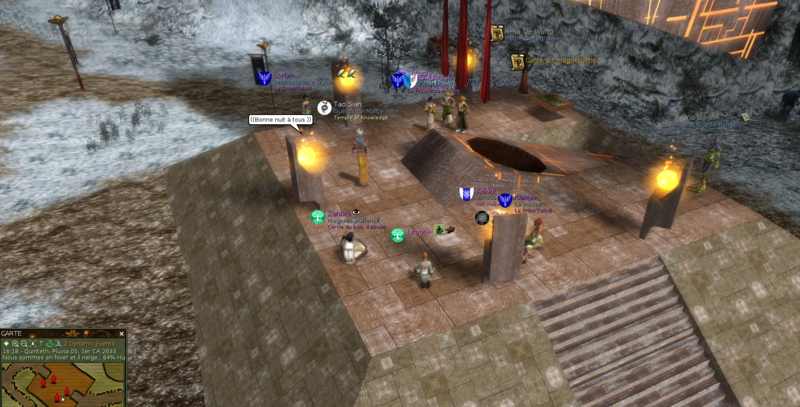This screenshot has width=800, height=407.
Task: Zoom out on the Carte minimap
Action: pos(26,344)
